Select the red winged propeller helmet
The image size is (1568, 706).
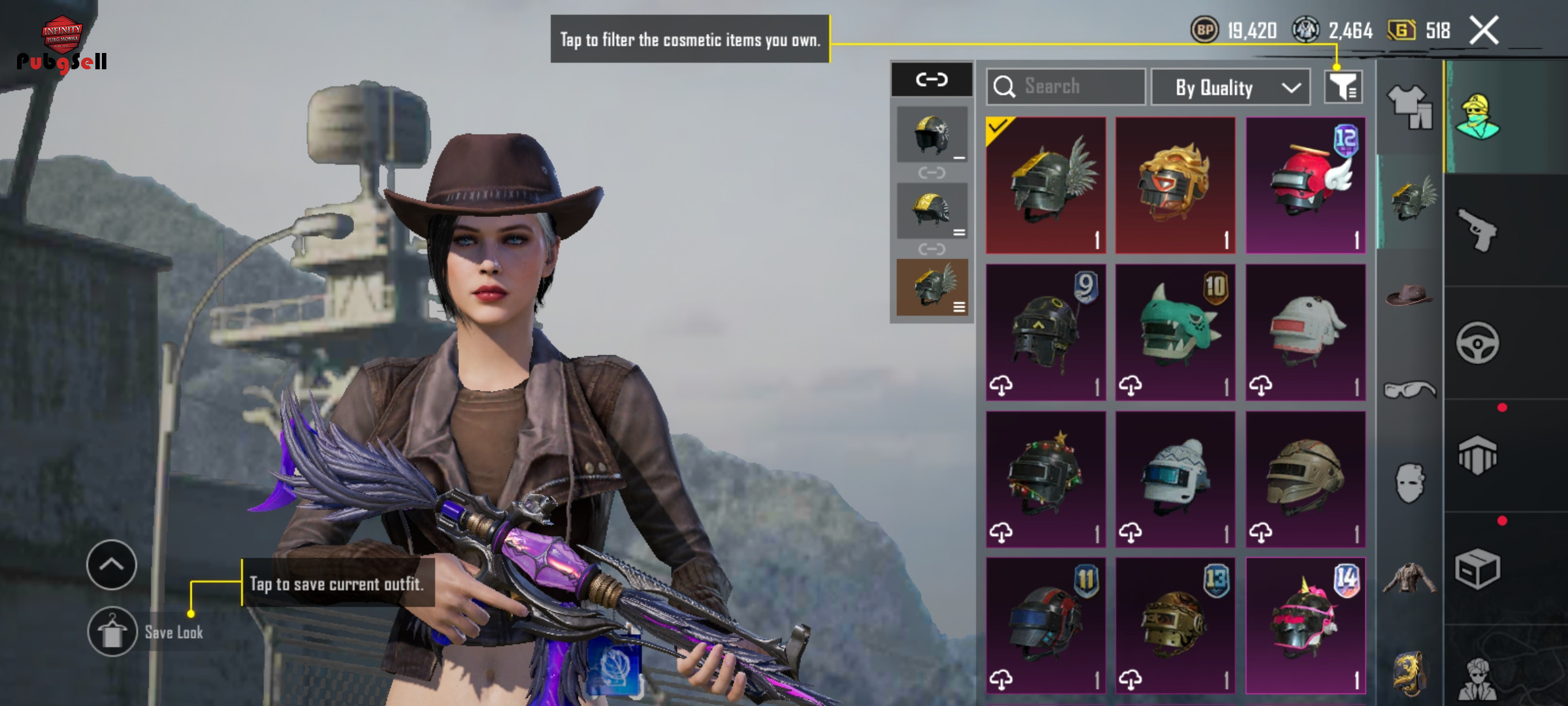(x=1305, y=185)
